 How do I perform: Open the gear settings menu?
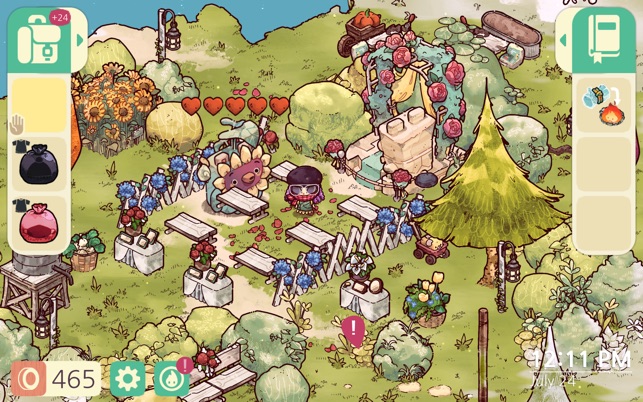coord(127,379)
